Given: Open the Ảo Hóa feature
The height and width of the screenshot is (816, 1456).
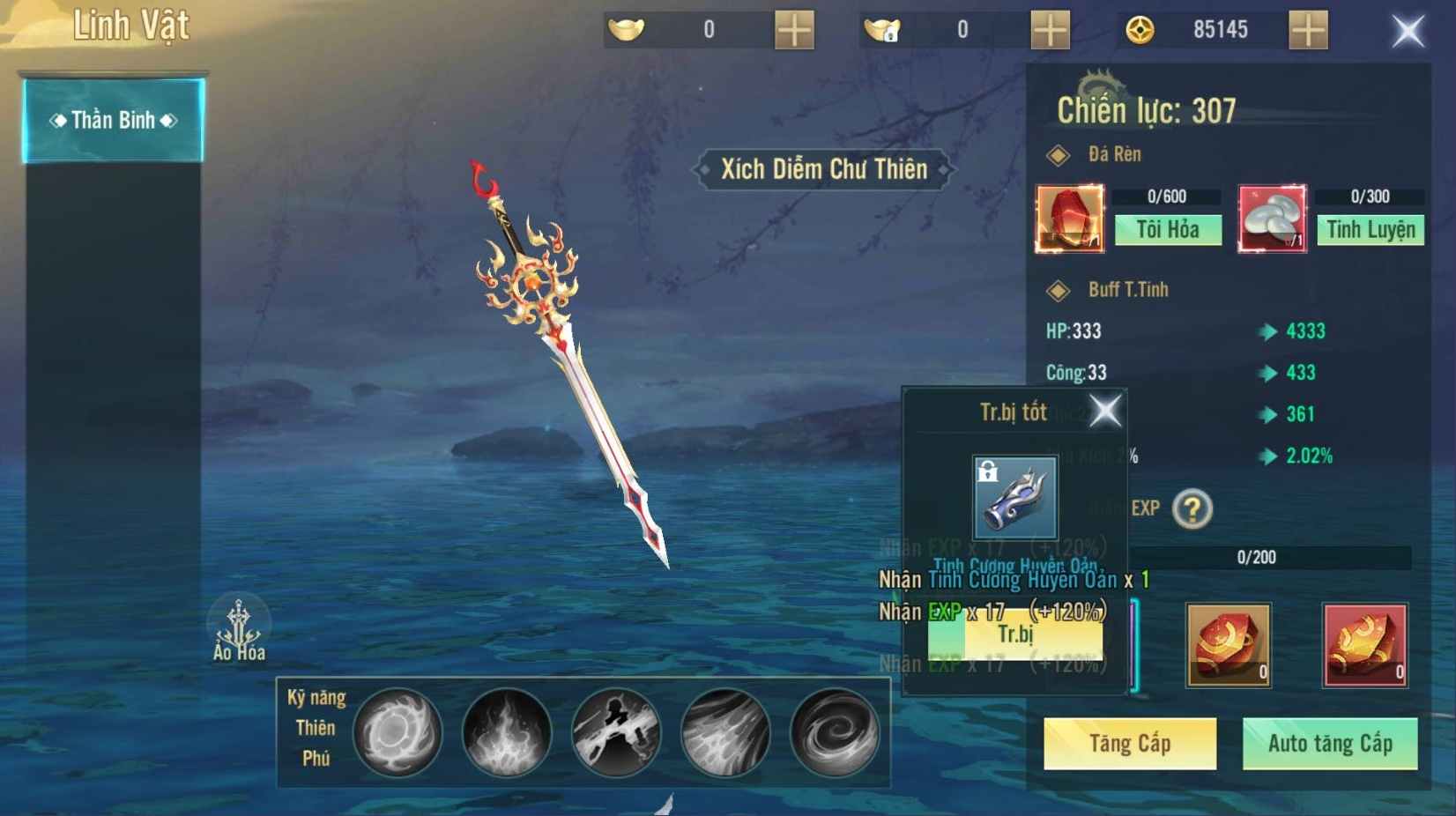Looking at the screenshot, I should (x=238, y=629).
